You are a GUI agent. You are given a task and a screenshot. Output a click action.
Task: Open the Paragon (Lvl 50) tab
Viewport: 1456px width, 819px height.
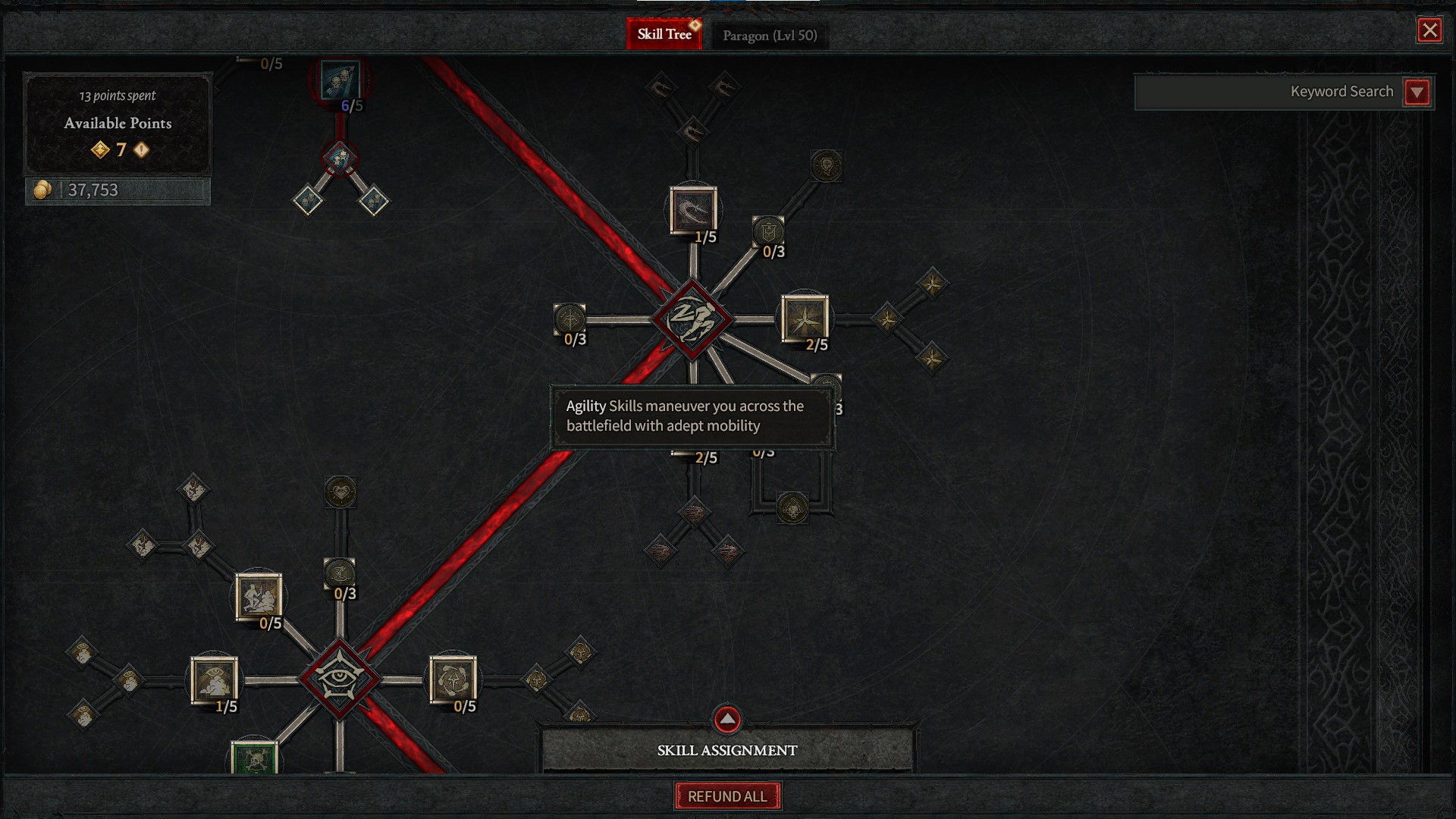(769, 36)
